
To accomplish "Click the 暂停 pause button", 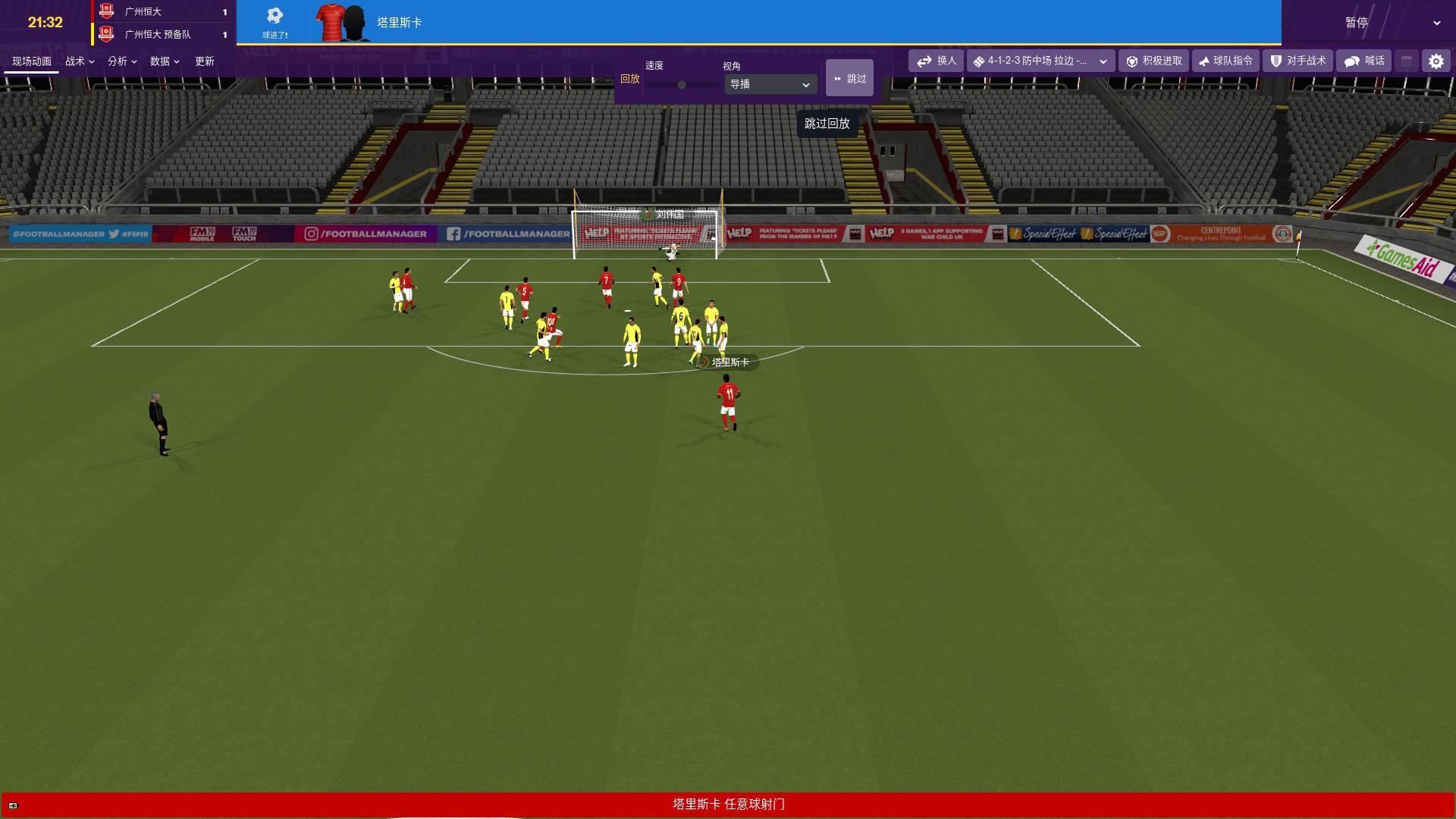I will click(1357, 23).
